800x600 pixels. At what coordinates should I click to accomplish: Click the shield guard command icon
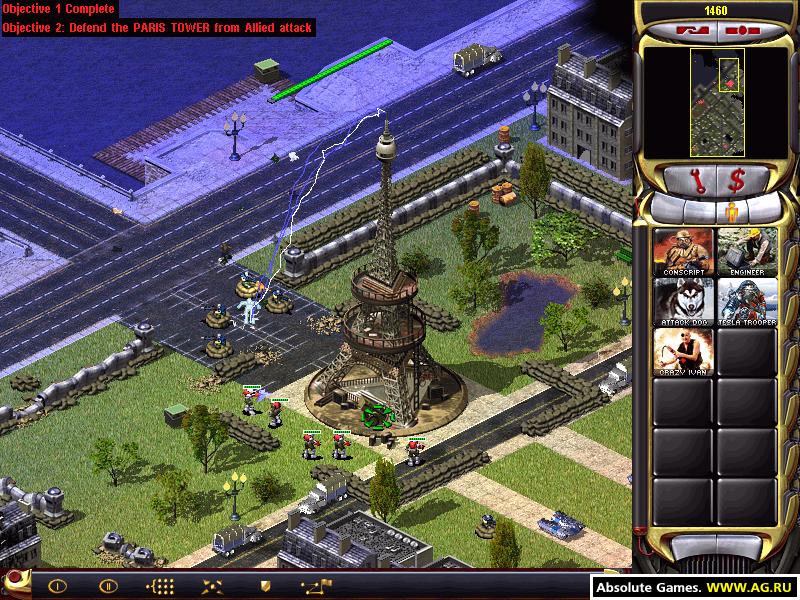pyautogui.click(x=265, y=586)
